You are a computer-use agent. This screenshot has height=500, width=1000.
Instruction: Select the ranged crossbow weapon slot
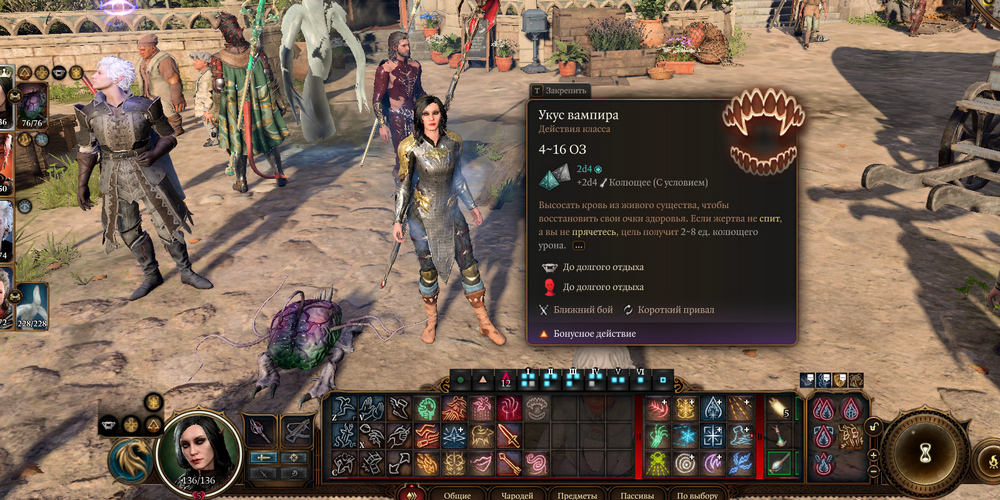click(297, 430)
